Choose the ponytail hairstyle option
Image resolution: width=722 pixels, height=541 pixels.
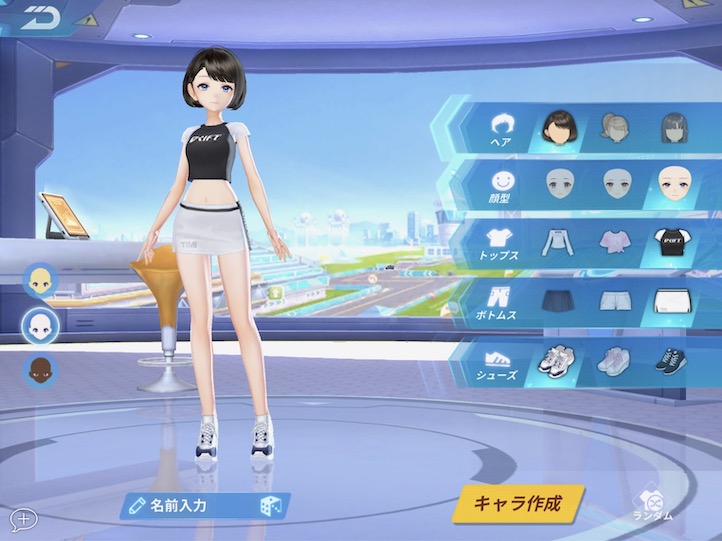tap(615, 127)
